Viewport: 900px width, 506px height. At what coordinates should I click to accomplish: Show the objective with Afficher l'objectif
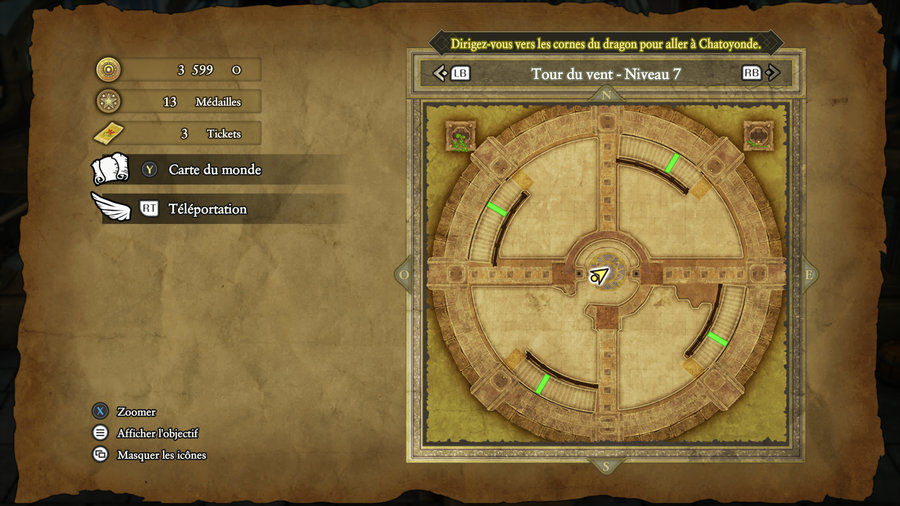click(x=157, y=433)
